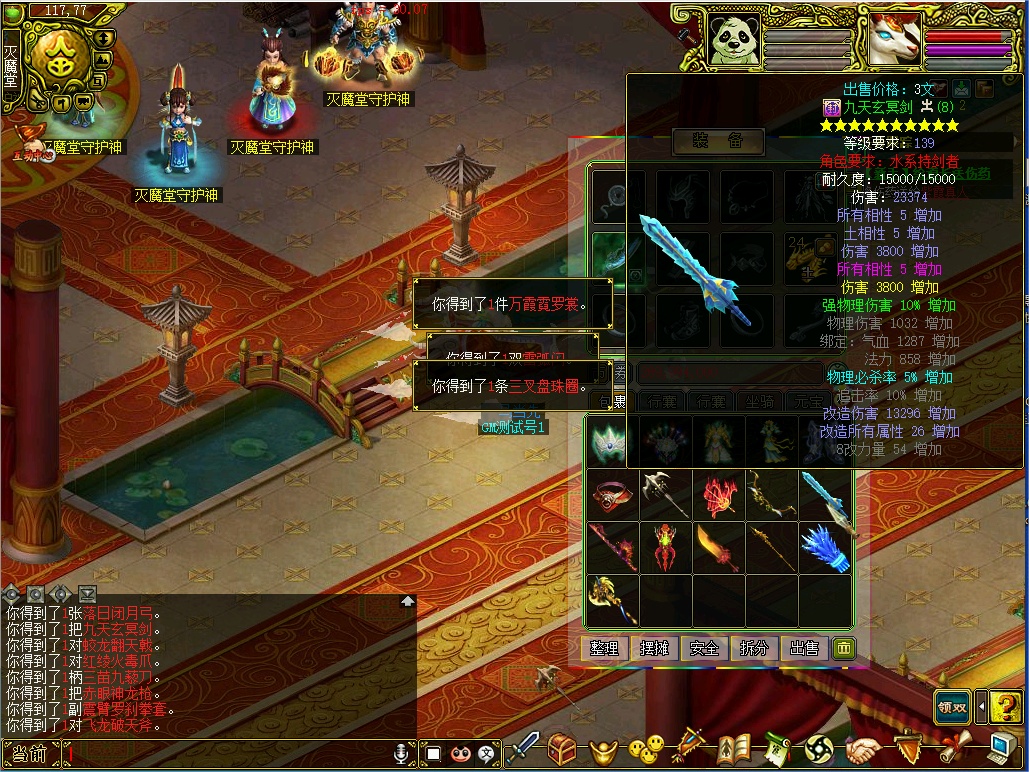The width and height of the screenshot is (1029, 772).
Task: Select the red collar ring item slot
Action: [612, 494]
